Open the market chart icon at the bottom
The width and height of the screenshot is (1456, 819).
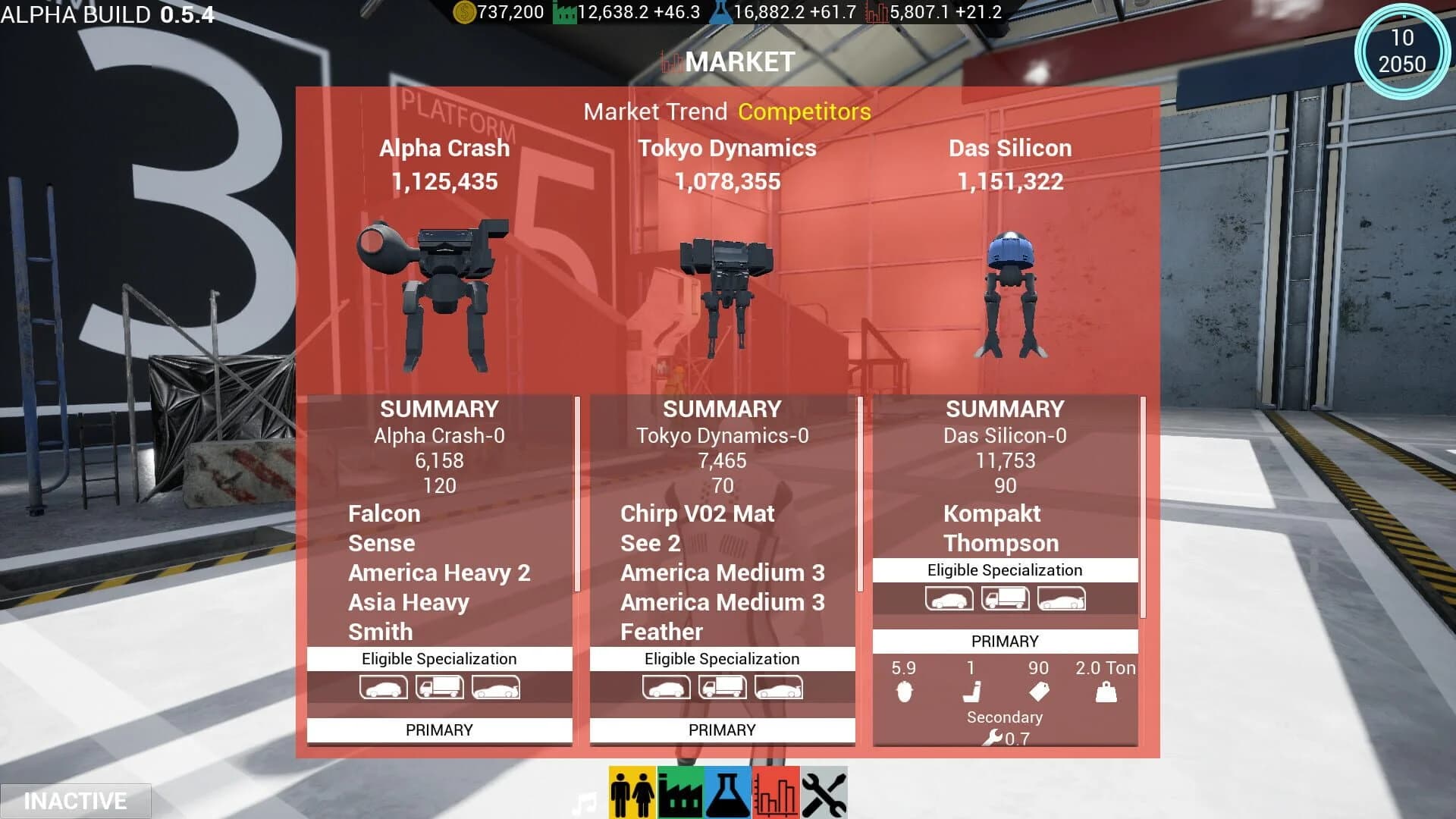[x=776, y=790]
